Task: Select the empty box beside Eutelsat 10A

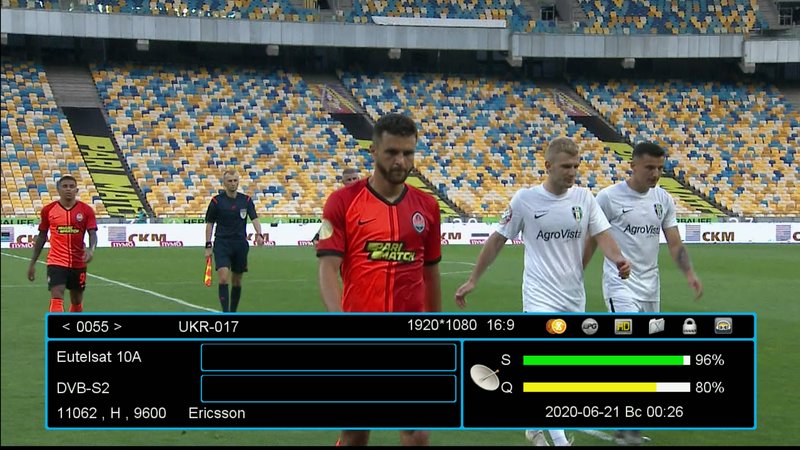Action: coord(328,357)
